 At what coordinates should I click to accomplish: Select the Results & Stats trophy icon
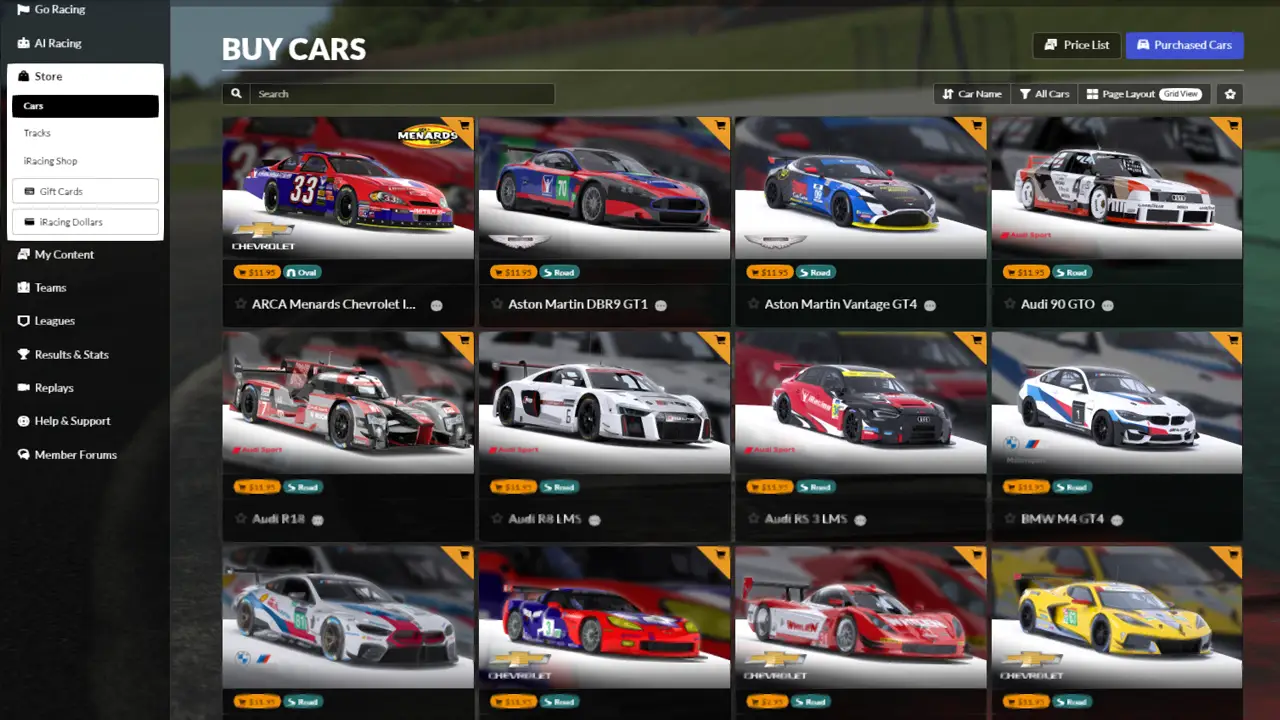tap(23, 354)
